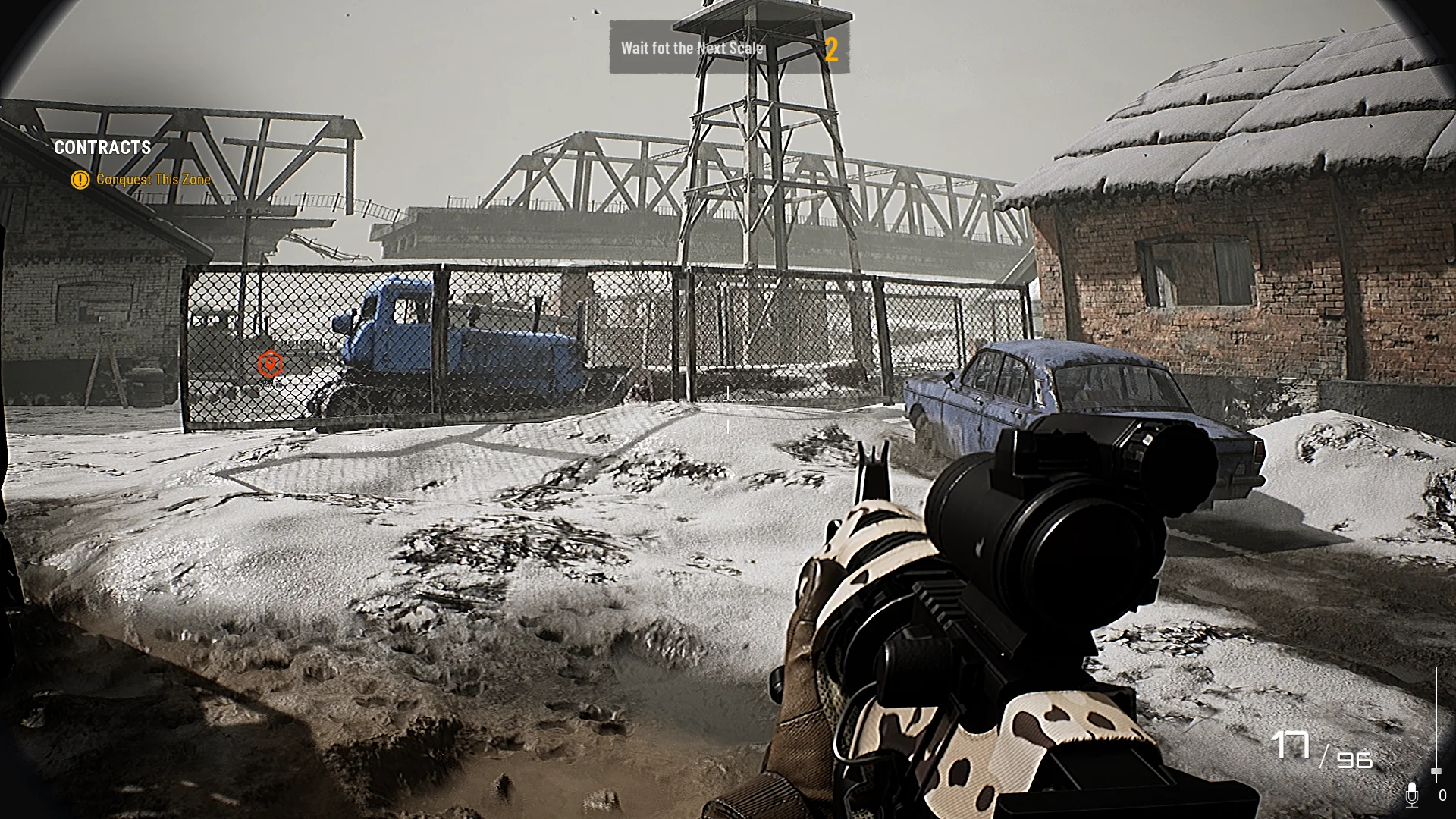
Task: Toggle the microphone icon
Action: (1411, 794)
